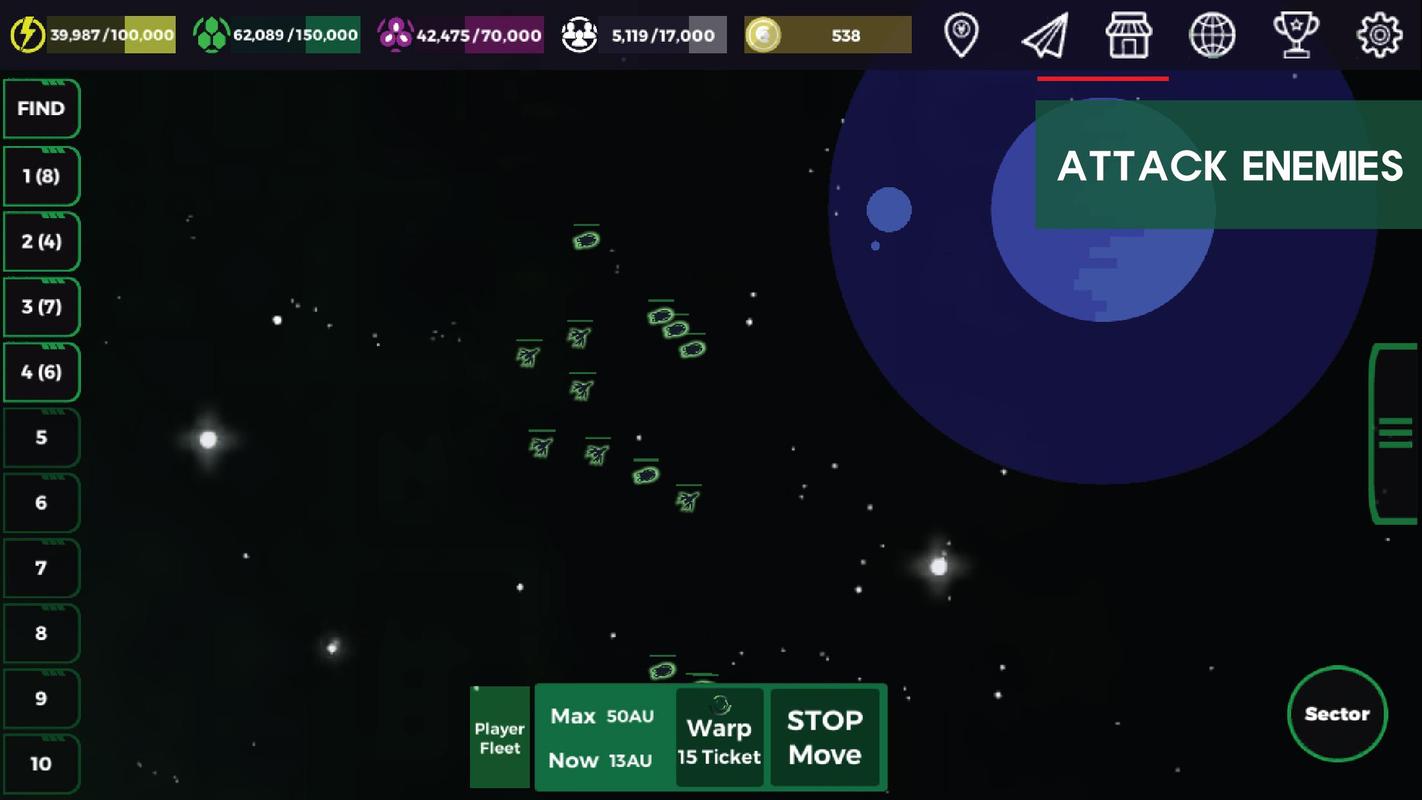Expand the side panel handle
The width and height of the screenshot is (1422, 800).
click(x=1395, y=433)
